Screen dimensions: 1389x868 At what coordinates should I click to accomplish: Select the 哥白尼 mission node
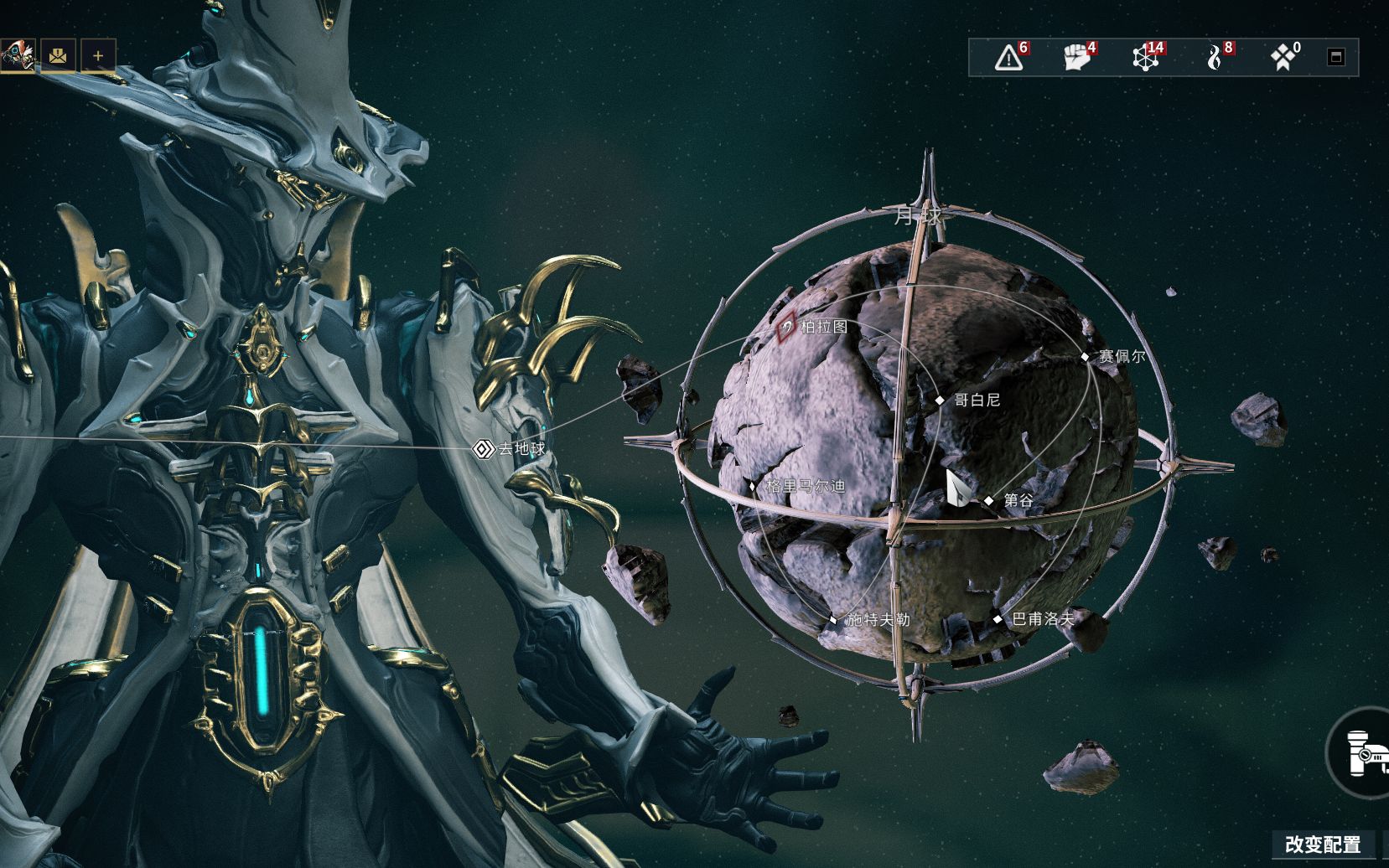click(x=940, y=400)
